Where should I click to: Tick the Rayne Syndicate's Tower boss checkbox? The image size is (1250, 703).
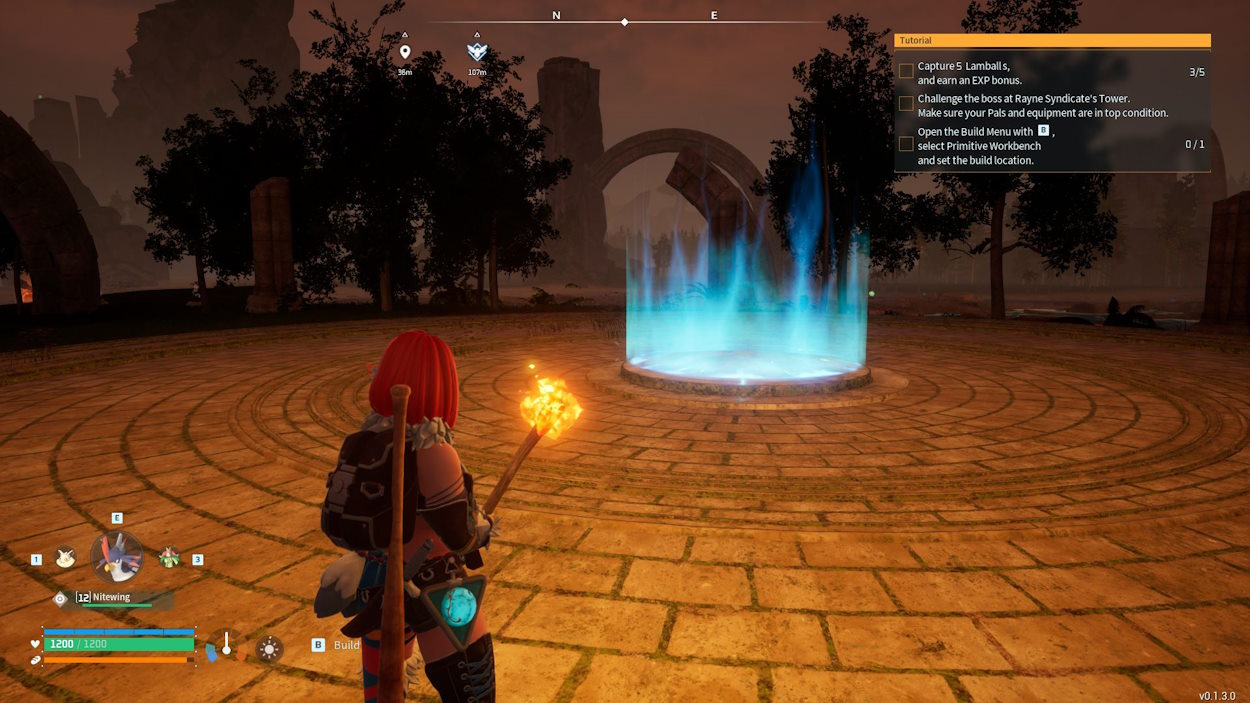click(906, 104)
